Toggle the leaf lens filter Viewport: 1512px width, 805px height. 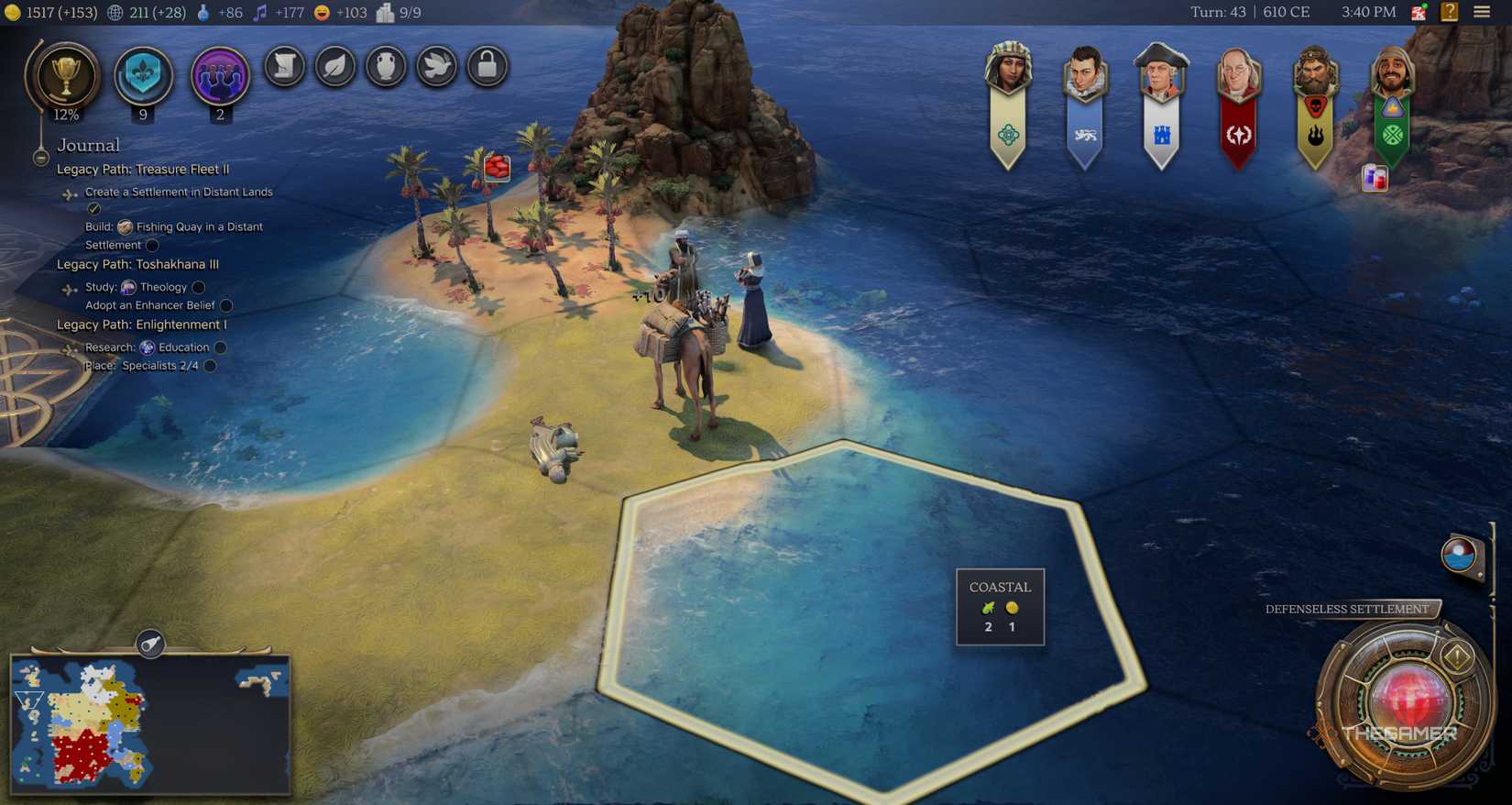[335, 66]
